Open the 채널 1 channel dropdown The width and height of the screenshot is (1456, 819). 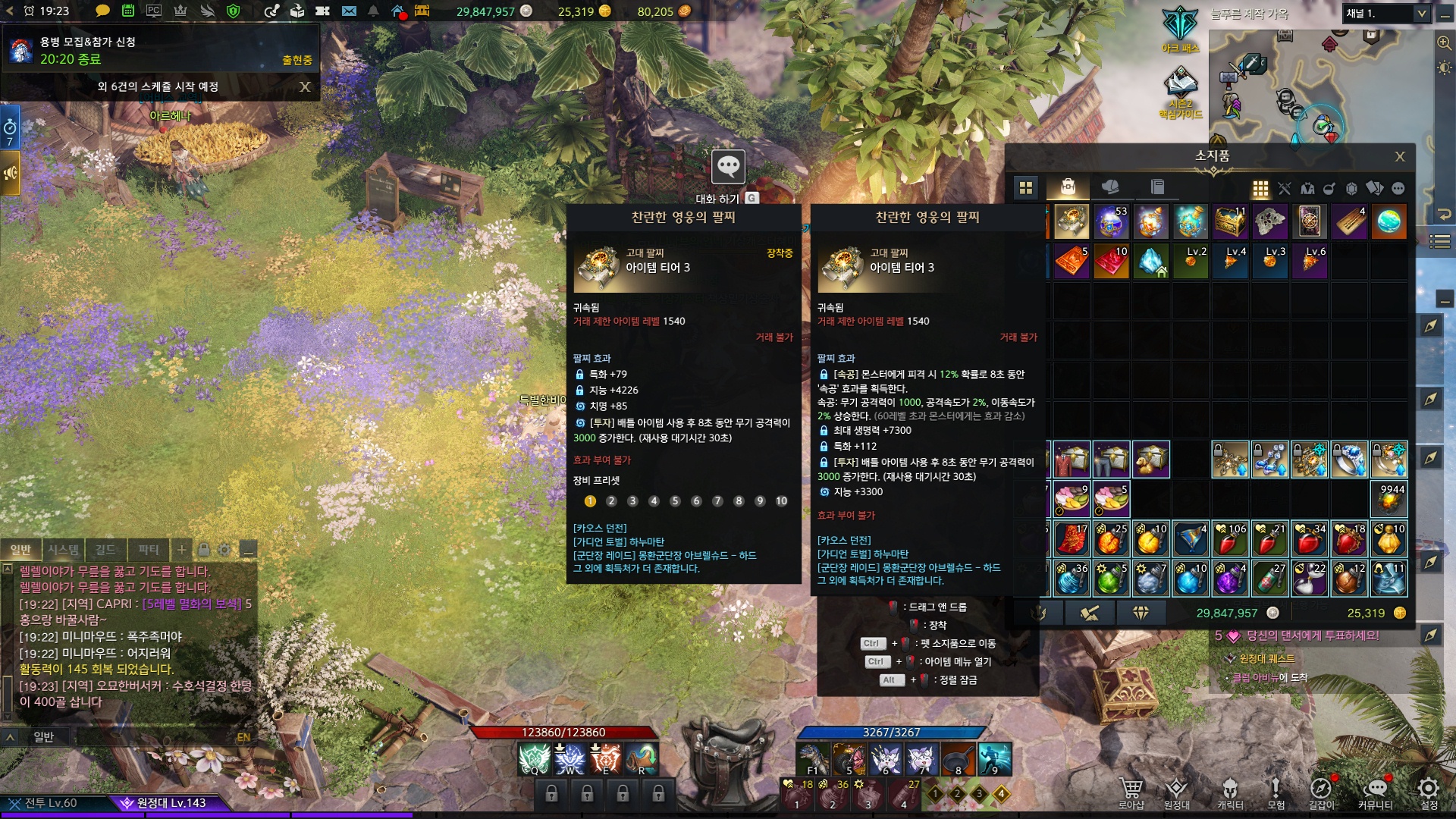[x=1385, y=14]
